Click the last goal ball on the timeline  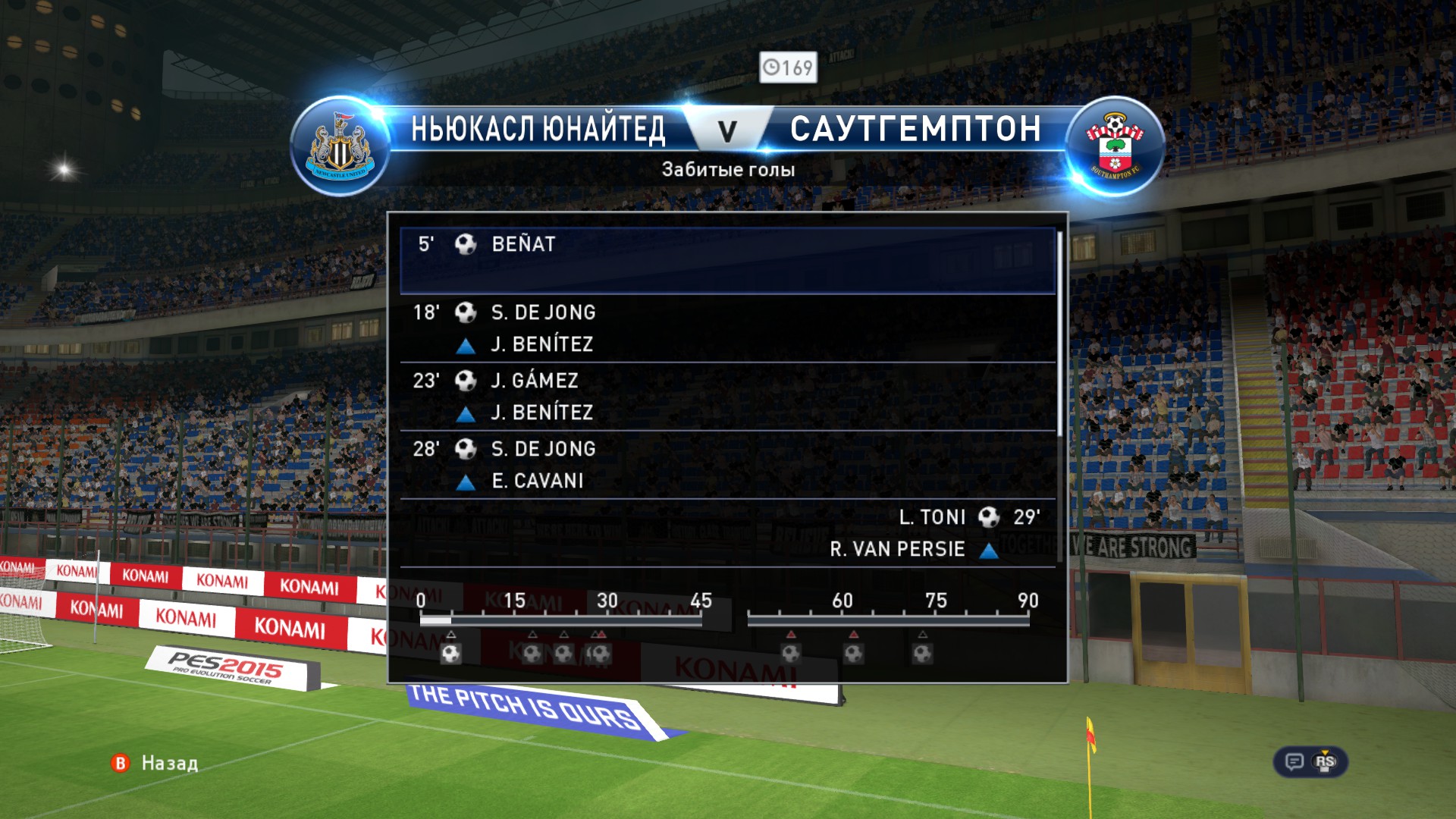pyautogui.click(x=922, y=653)
